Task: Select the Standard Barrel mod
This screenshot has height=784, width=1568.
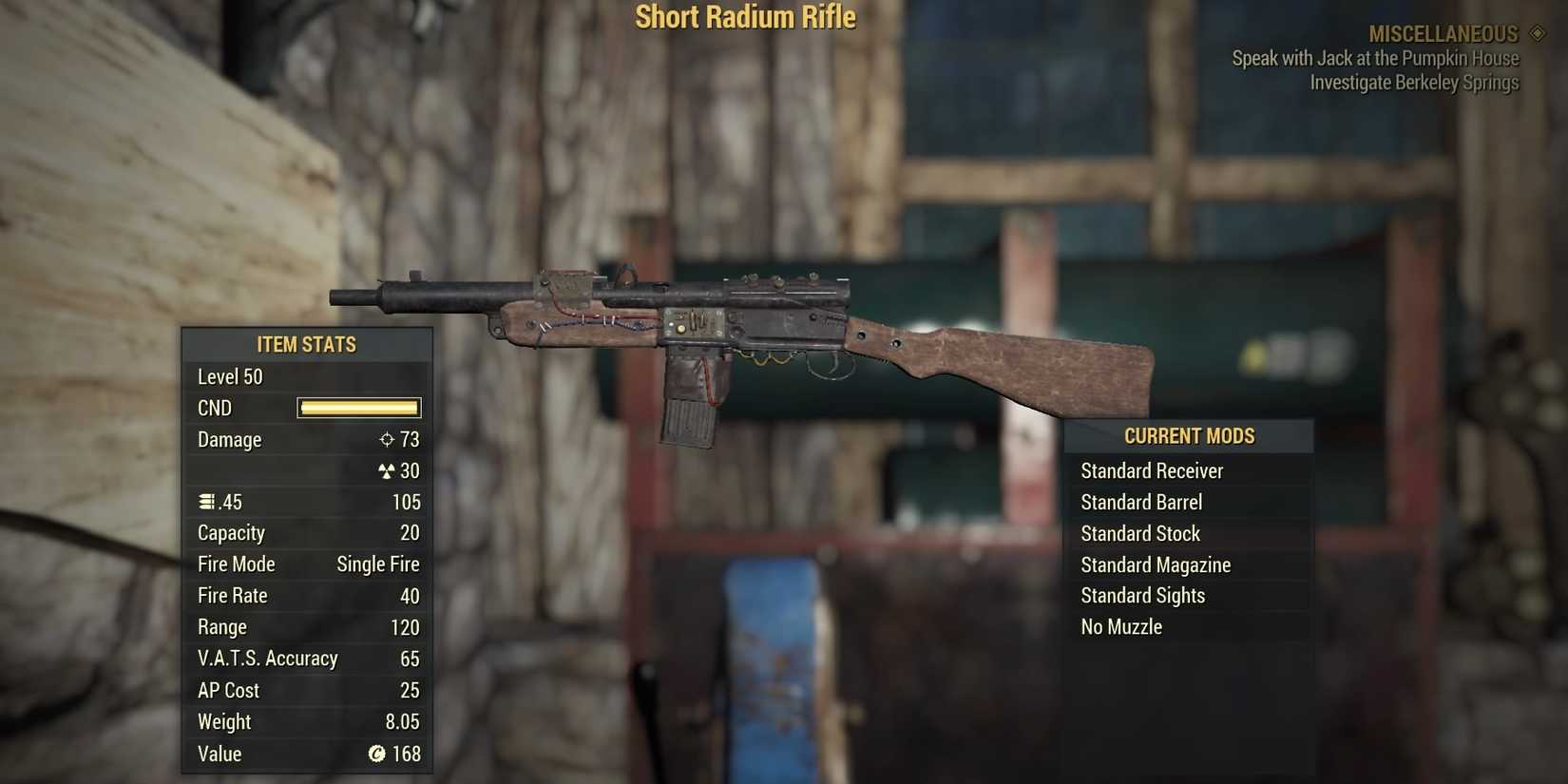Action: coord(1141,502)
